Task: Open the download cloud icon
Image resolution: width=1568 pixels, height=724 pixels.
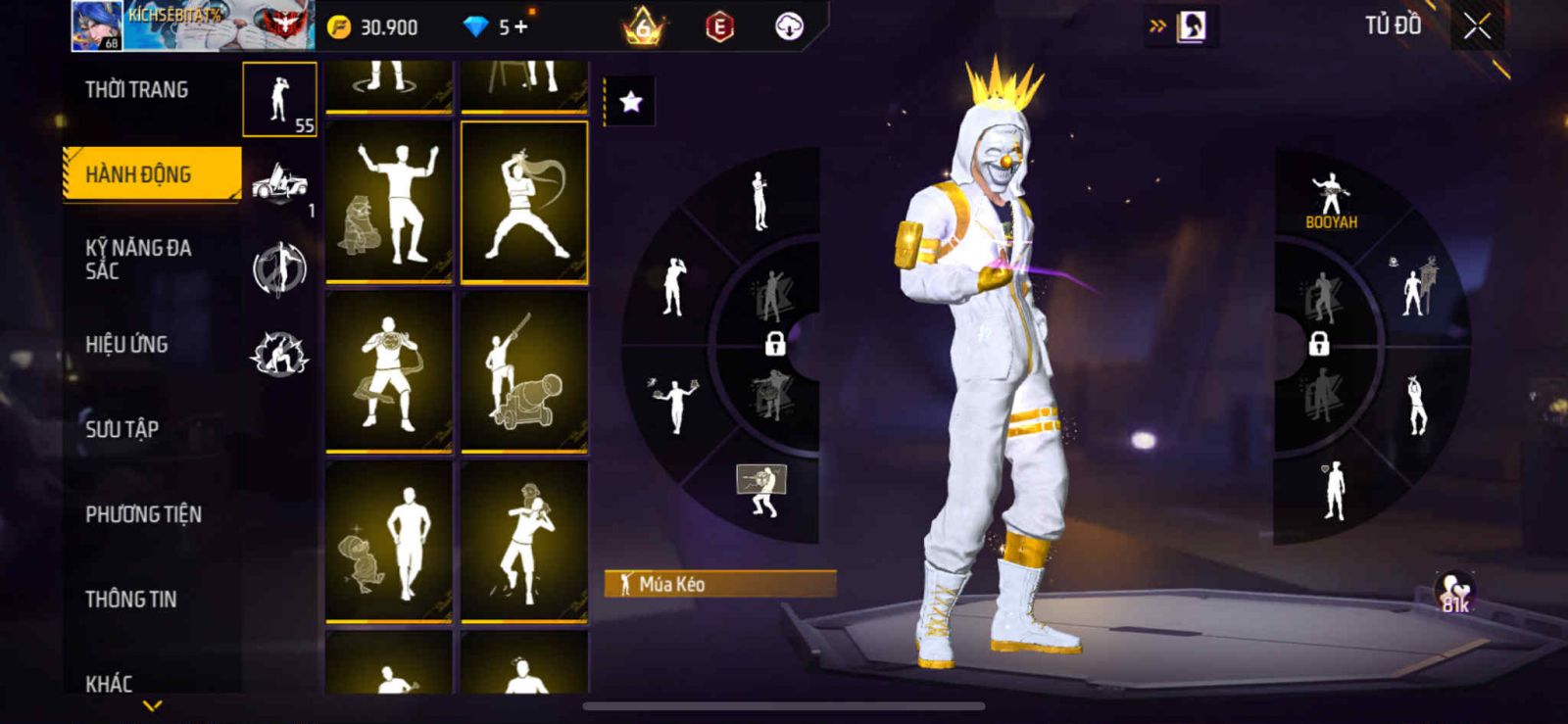Action: coord(789,27)
